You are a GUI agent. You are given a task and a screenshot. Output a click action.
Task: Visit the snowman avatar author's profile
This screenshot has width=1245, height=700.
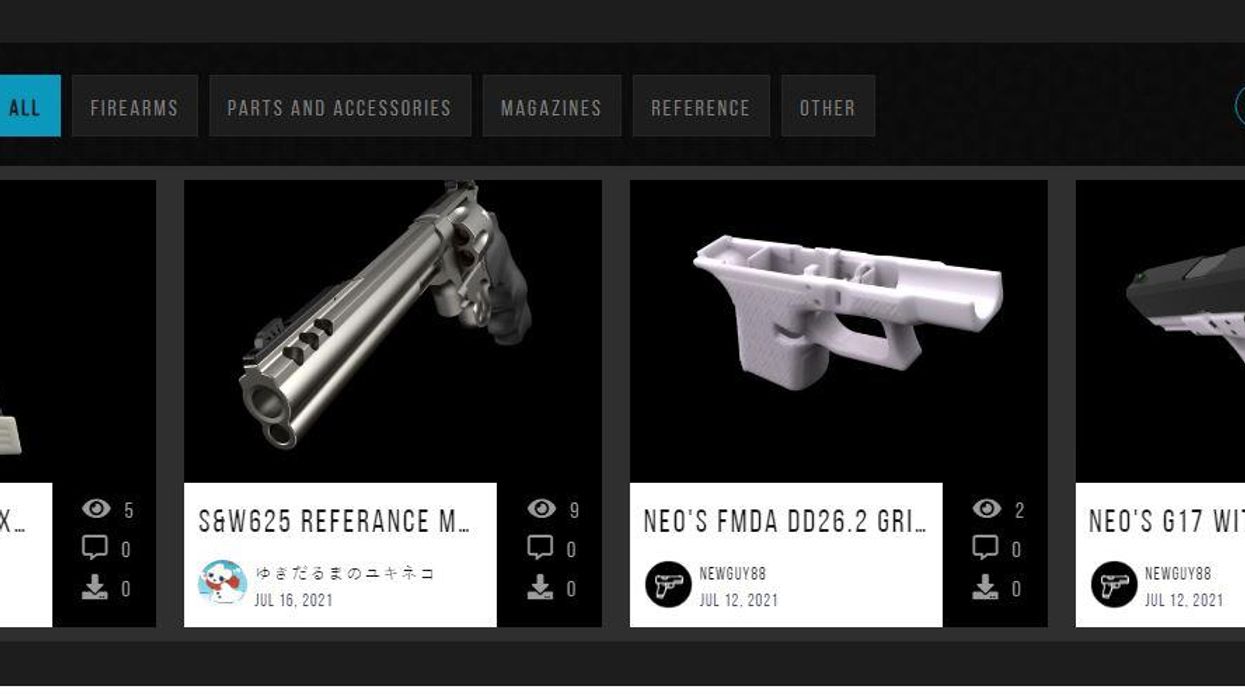click(x=222, y=584)
